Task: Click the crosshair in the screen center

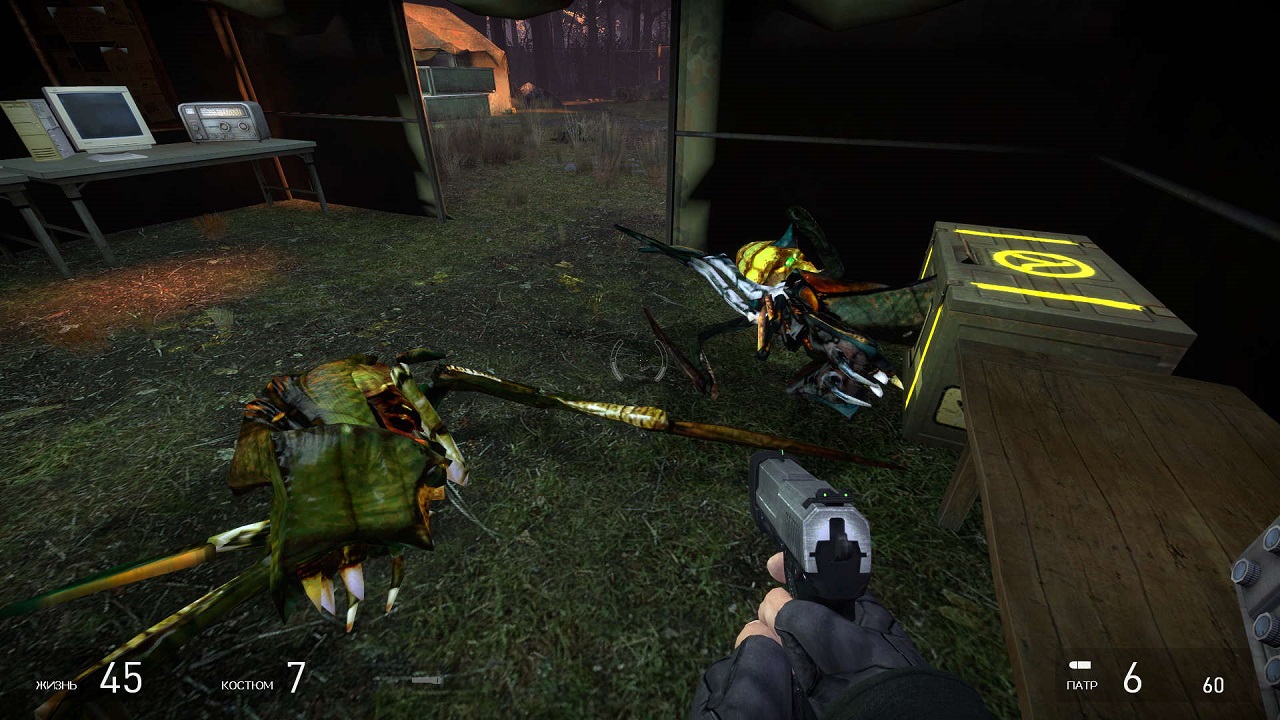Action: [x=640, y=360]
